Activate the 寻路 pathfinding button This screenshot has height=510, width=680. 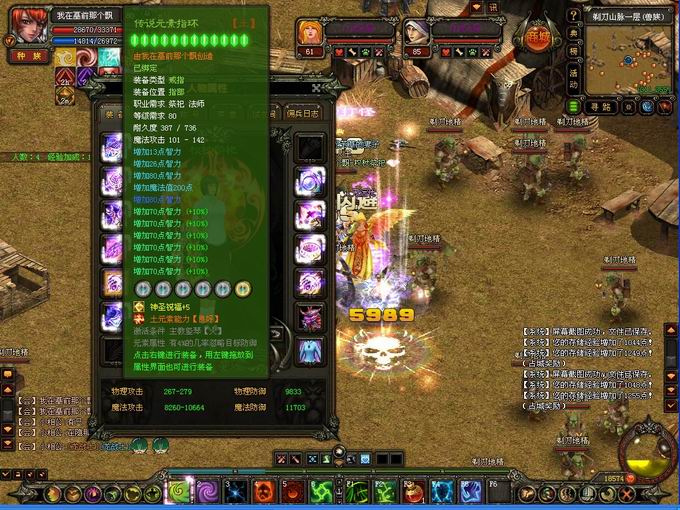(600, 106)
